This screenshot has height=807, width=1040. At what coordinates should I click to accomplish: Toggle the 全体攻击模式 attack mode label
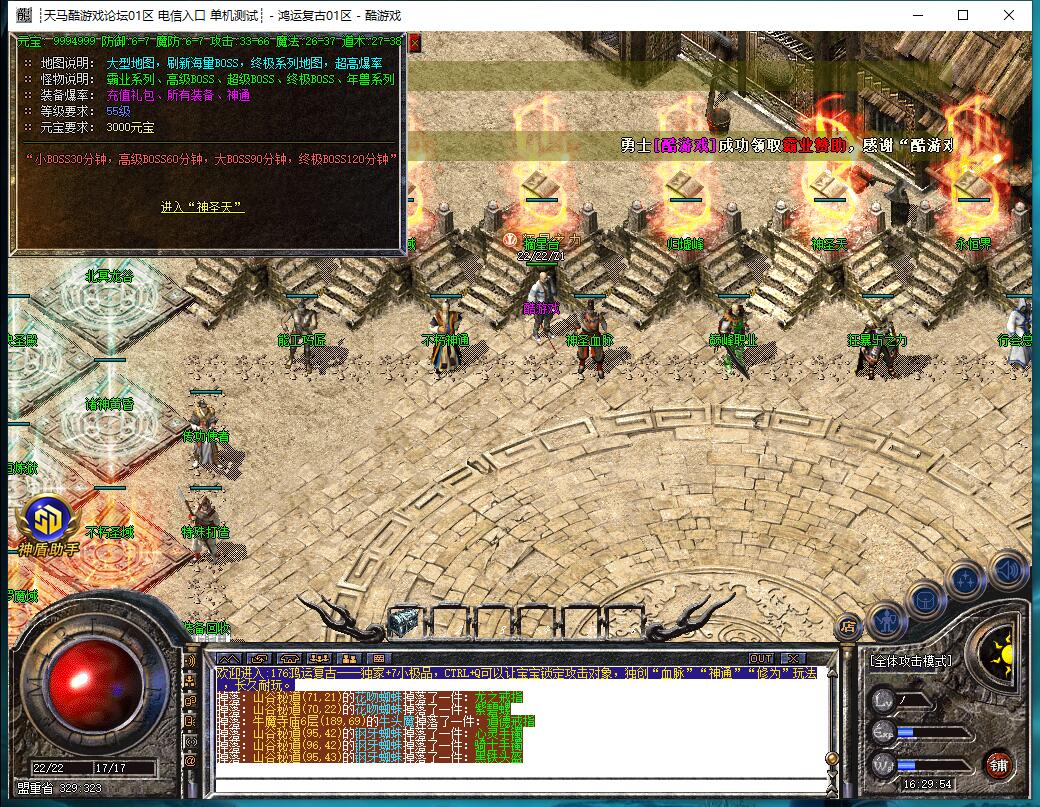910,661
